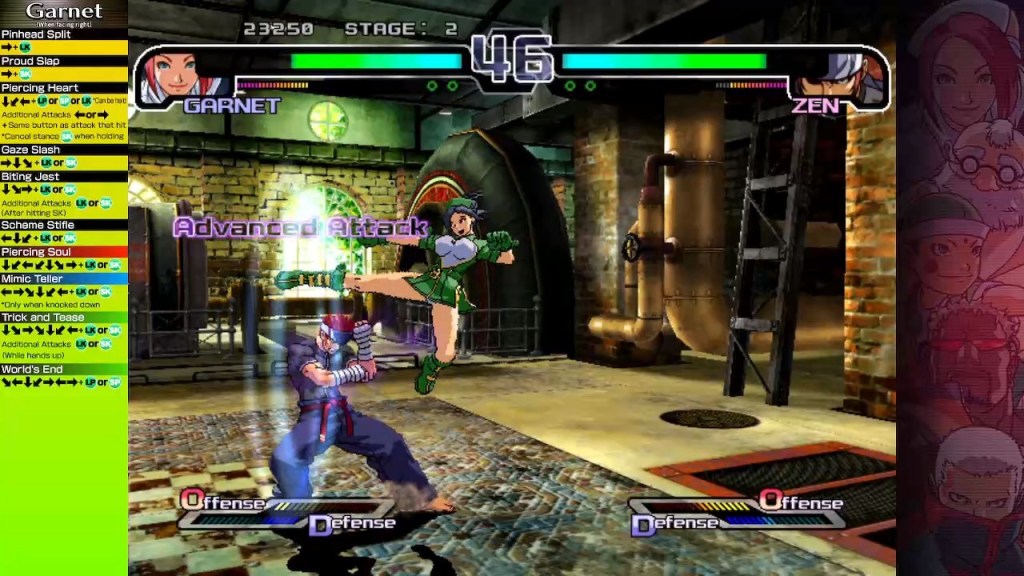
Task: Select the Trick and Tease move entry
Action: point(43,317)
